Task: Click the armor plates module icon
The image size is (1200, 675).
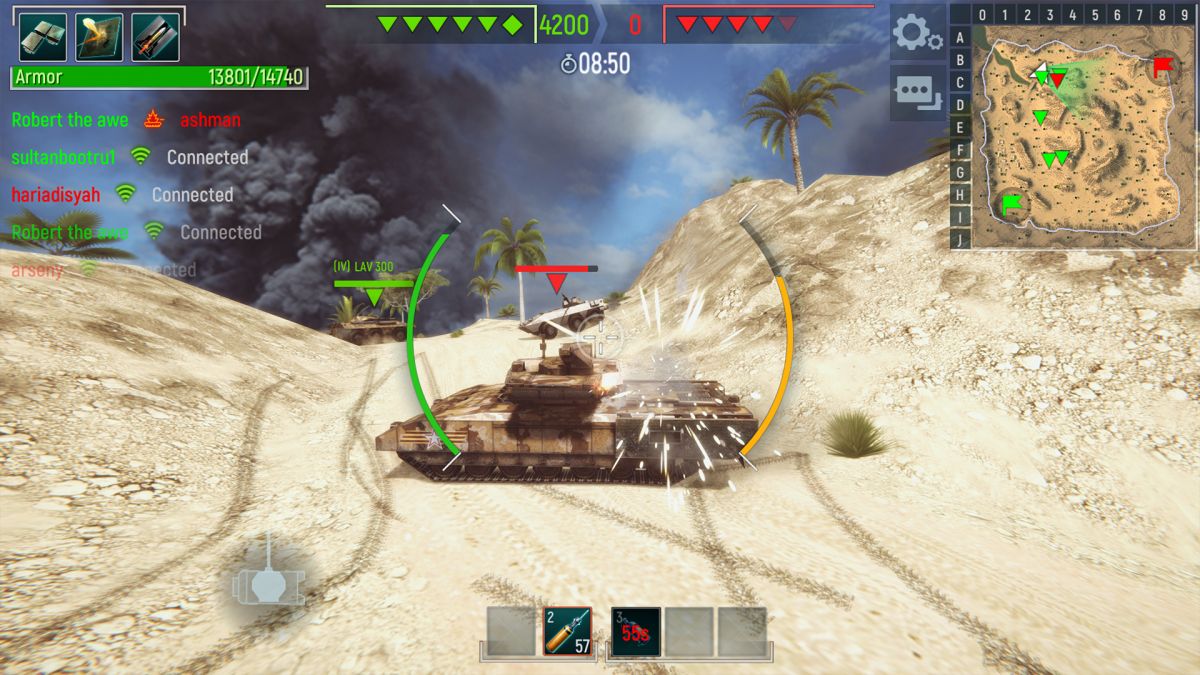Action: point(43,37)
